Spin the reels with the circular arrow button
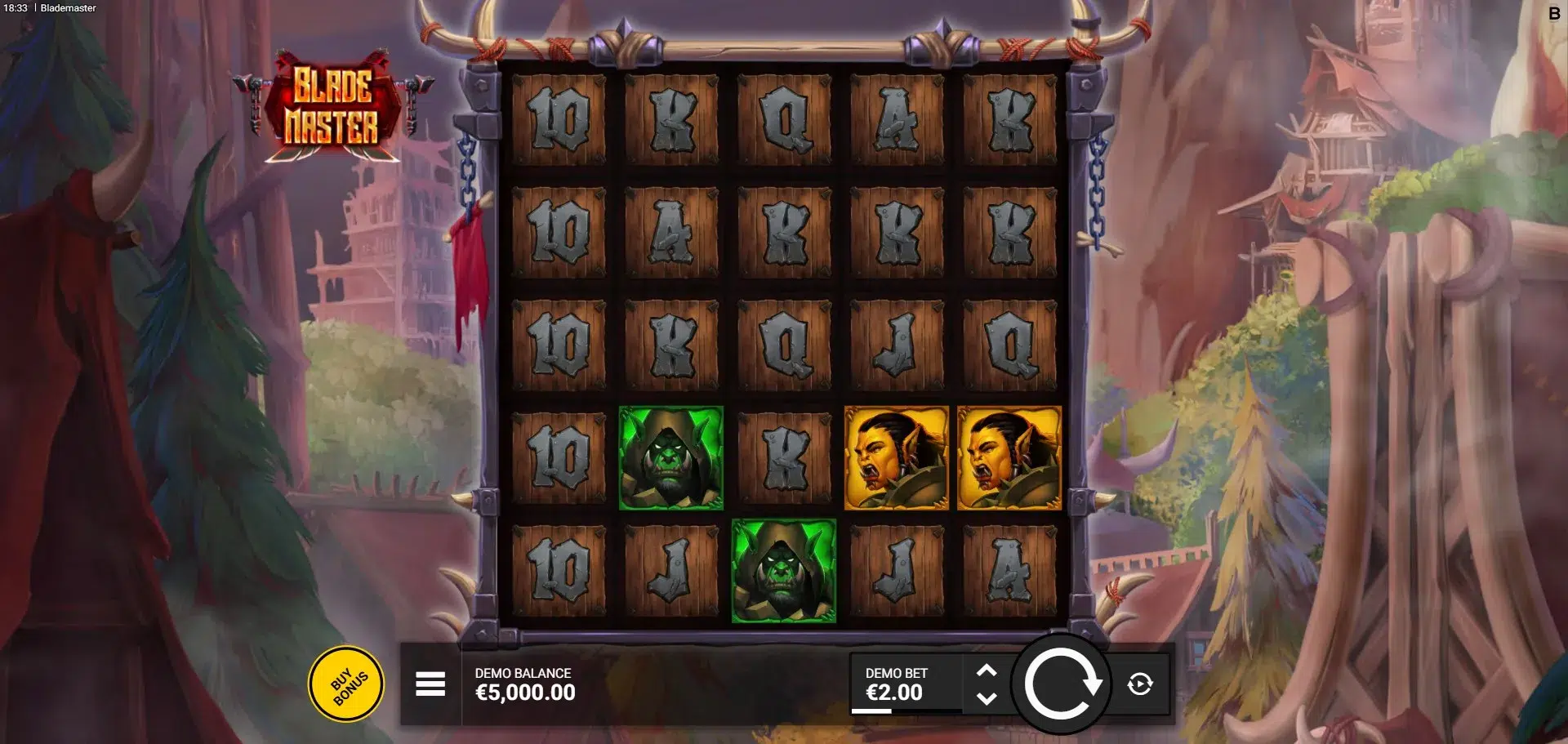The width and height of the screenshot is (1568, 744). tap(1061, 684)
